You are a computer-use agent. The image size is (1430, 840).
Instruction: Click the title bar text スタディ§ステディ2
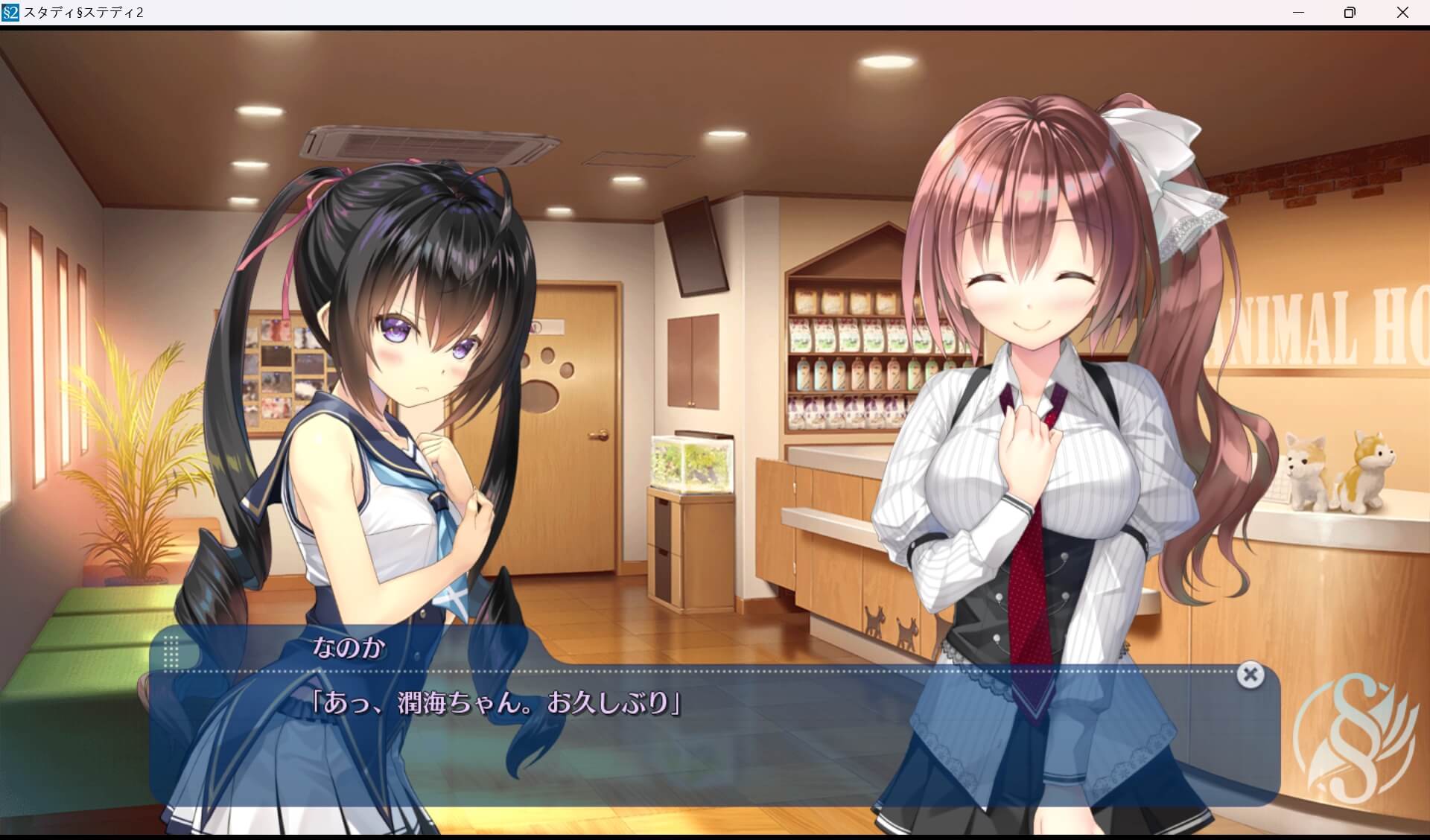83,12
